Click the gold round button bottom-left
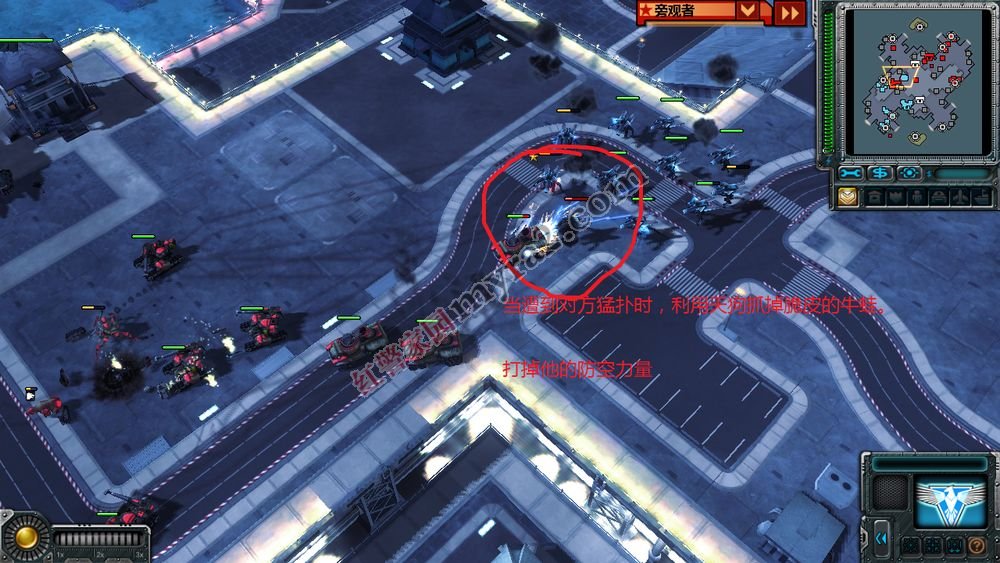The image size is (1000, 563). (25, 537)
